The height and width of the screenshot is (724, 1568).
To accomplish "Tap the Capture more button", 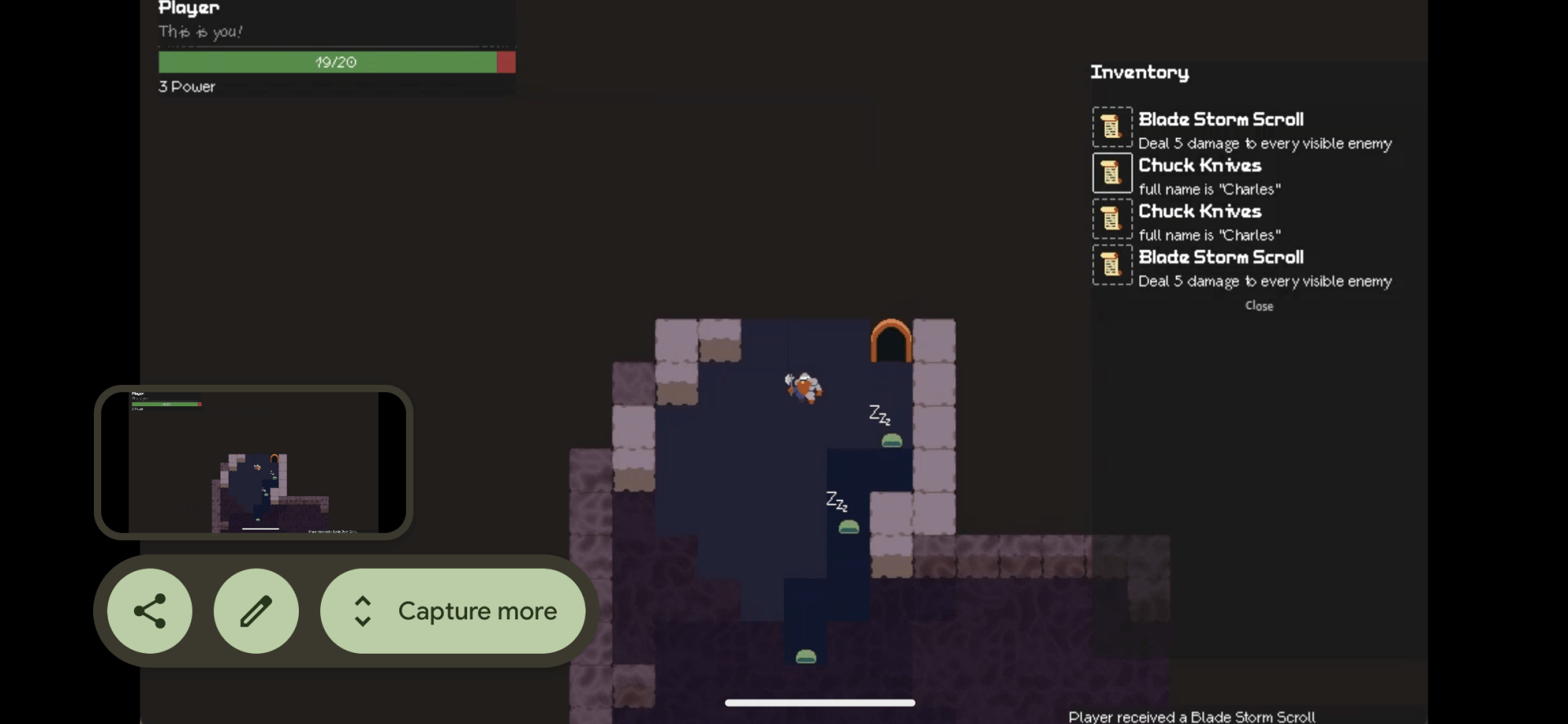I will 453,611.
